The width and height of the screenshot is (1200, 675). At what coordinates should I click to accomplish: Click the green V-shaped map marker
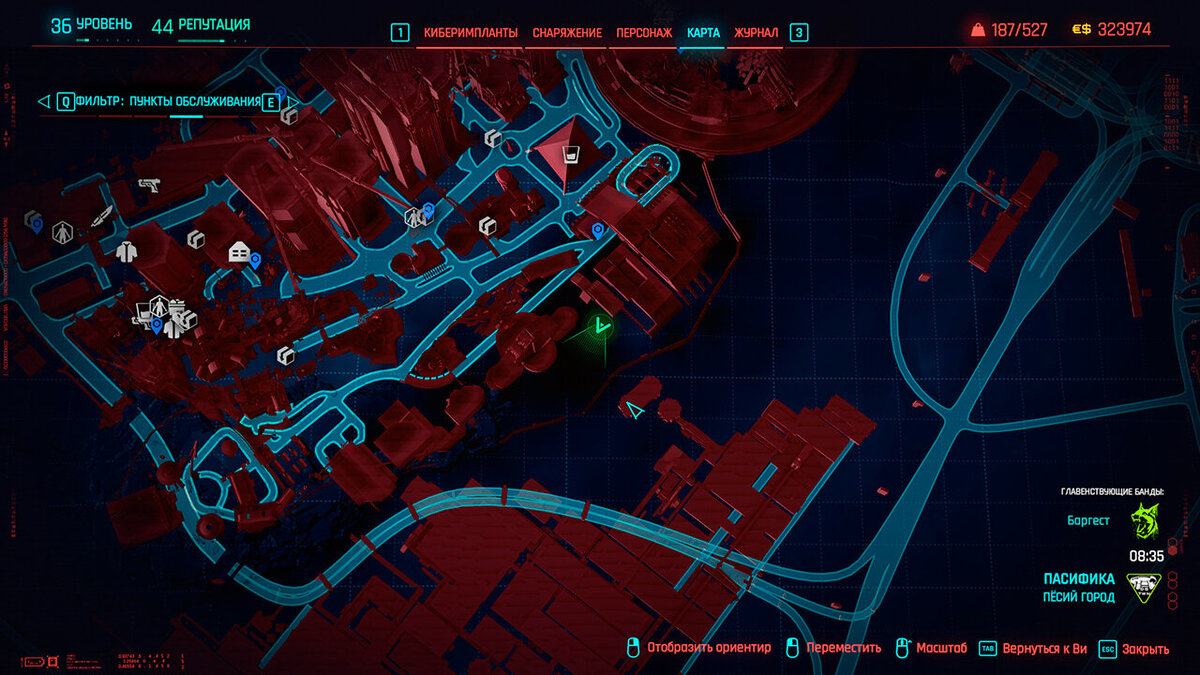click(x=600, y=324)
